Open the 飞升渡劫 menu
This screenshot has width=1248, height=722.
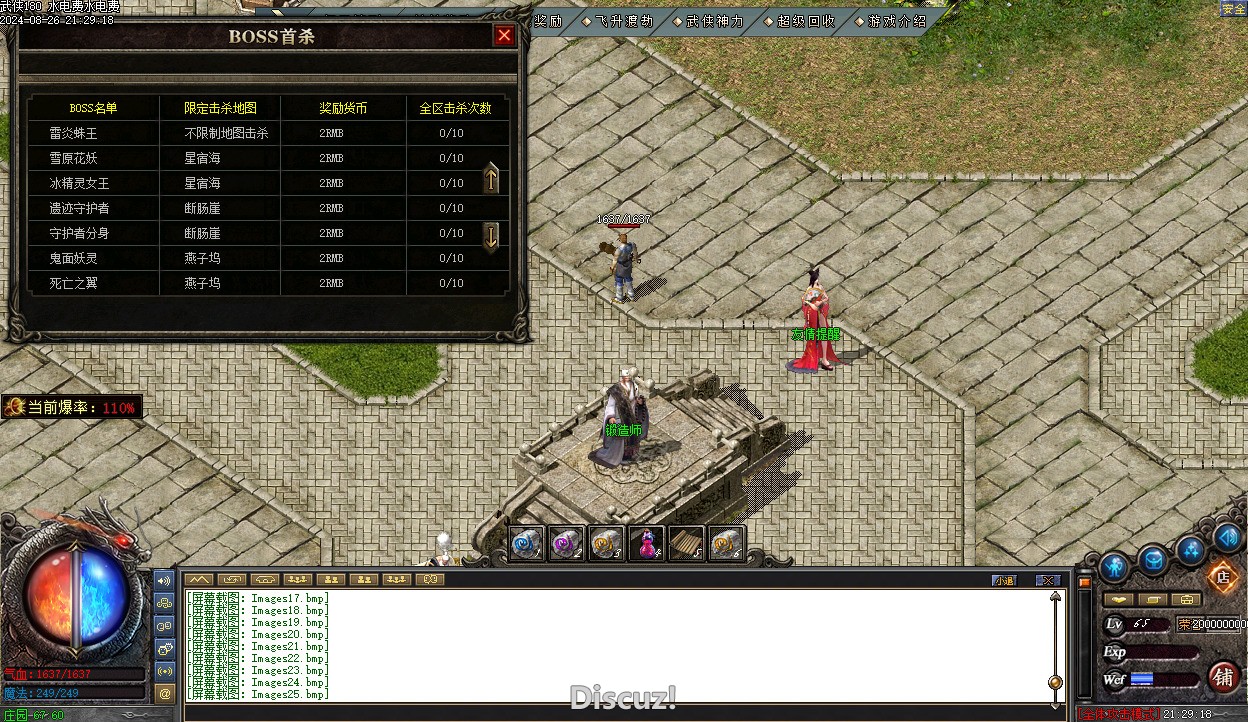pyautogui.click(x=622, y=21)
